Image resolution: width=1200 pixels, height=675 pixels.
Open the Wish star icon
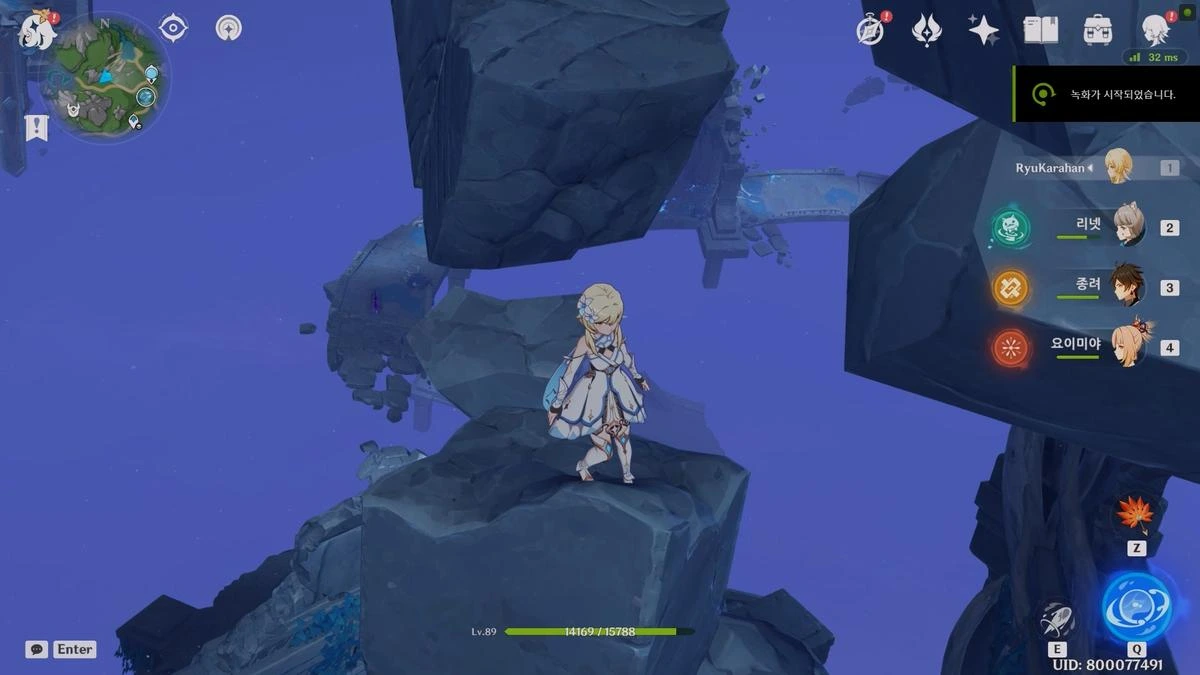[x=984, y=30]
